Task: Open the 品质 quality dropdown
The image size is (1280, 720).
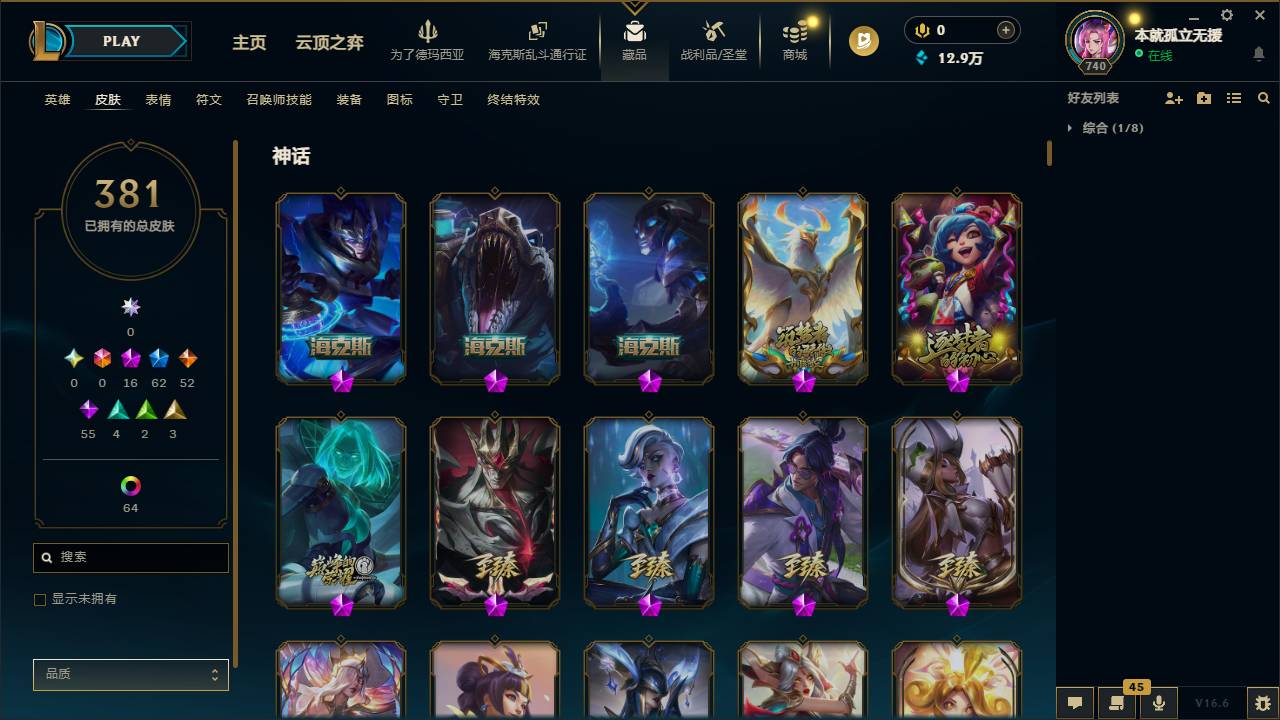Action: tap(130, 675)
